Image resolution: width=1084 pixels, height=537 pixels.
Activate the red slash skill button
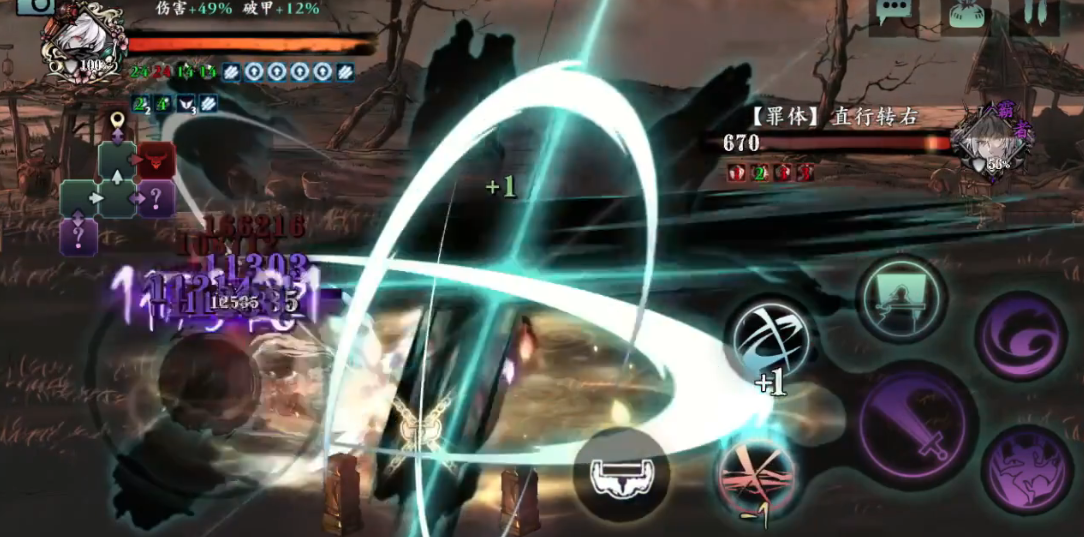pos(757,478)
